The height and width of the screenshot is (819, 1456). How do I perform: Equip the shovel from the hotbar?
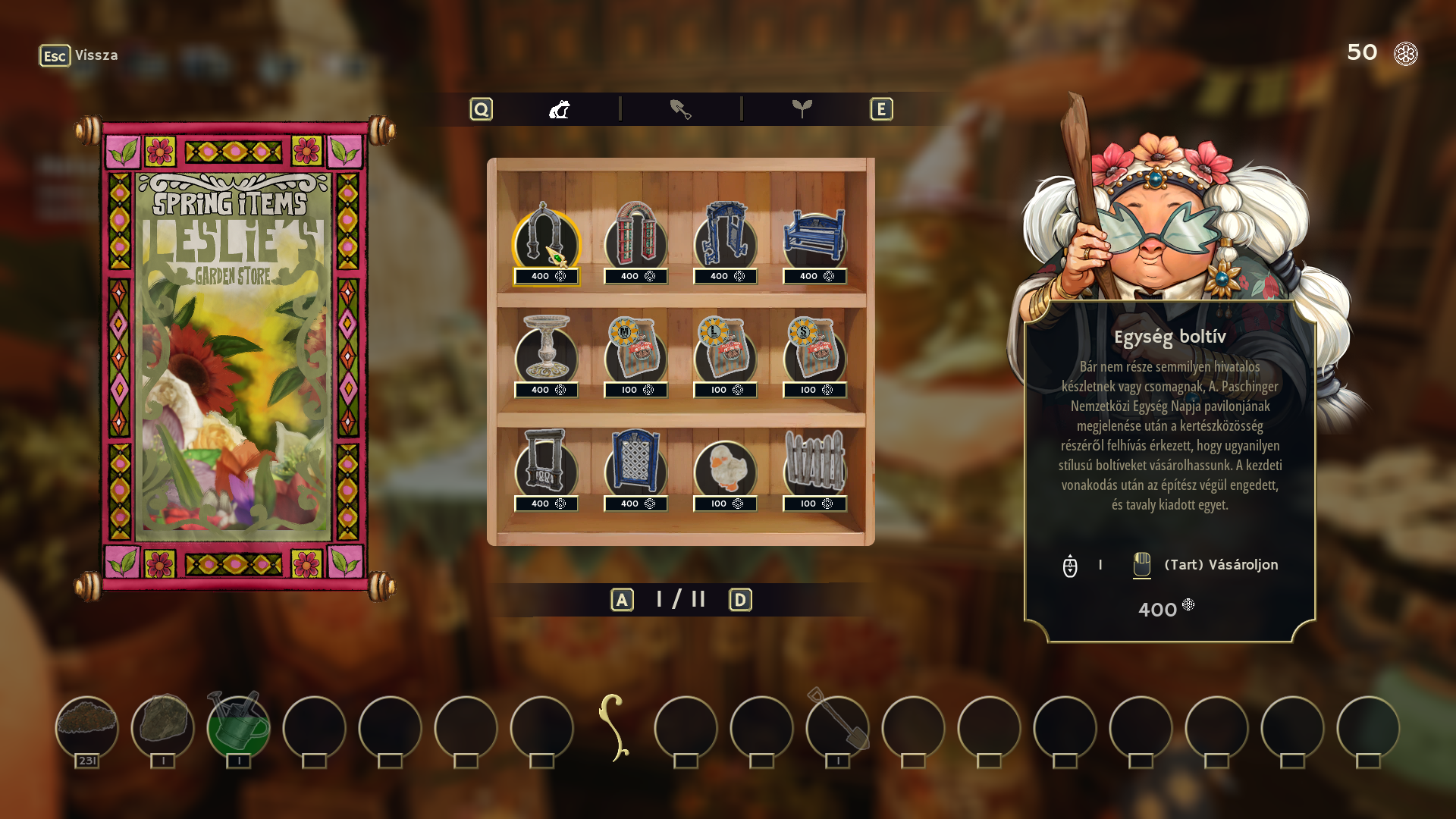tap(838, 726)
